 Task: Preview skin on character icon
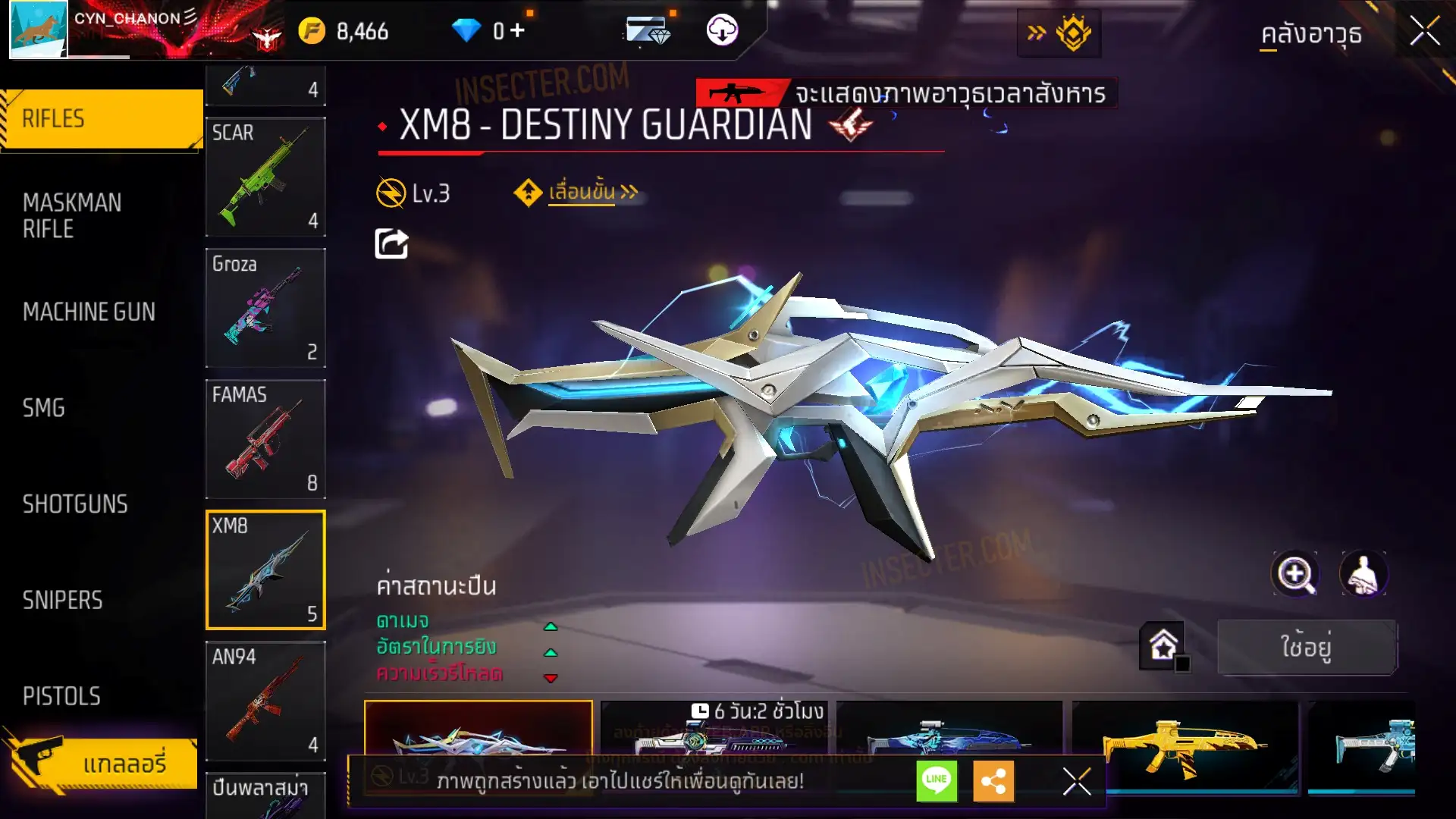pos(1363,574)
